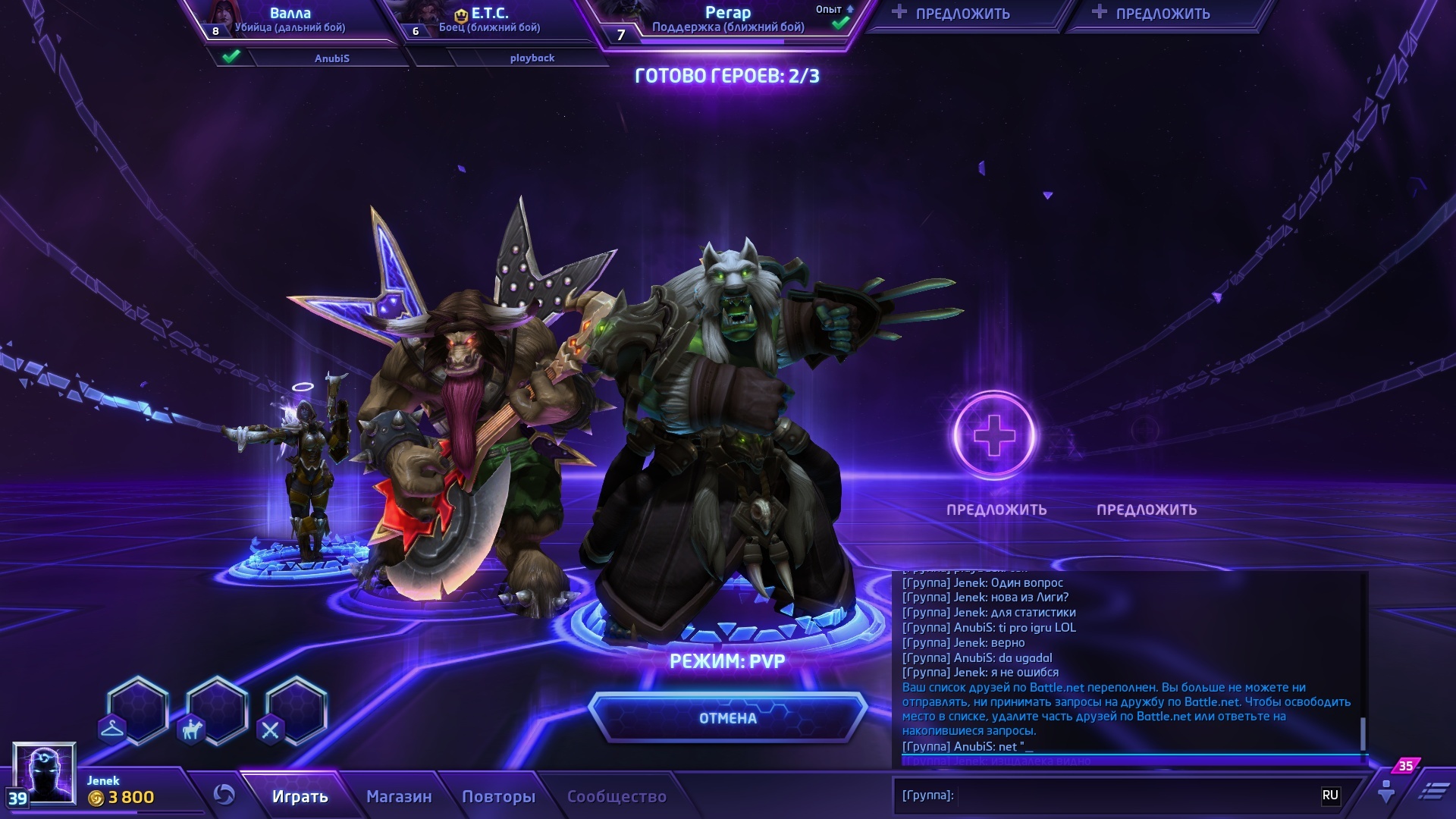Viewport: 1456px width, 819px height.
Task: Open the Сообщество tab
Action: (617, 796)
